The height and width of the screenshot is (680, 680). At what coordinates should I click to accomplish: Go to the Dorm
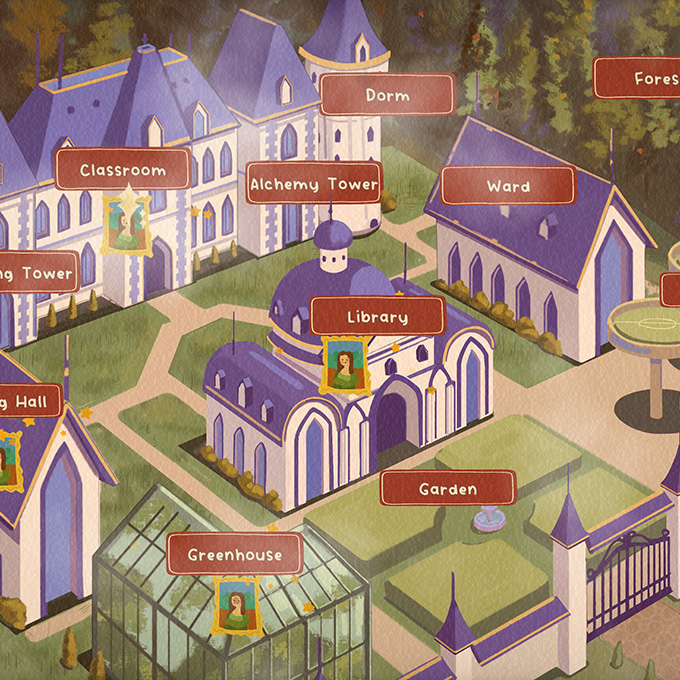click(x=387, y=95)
